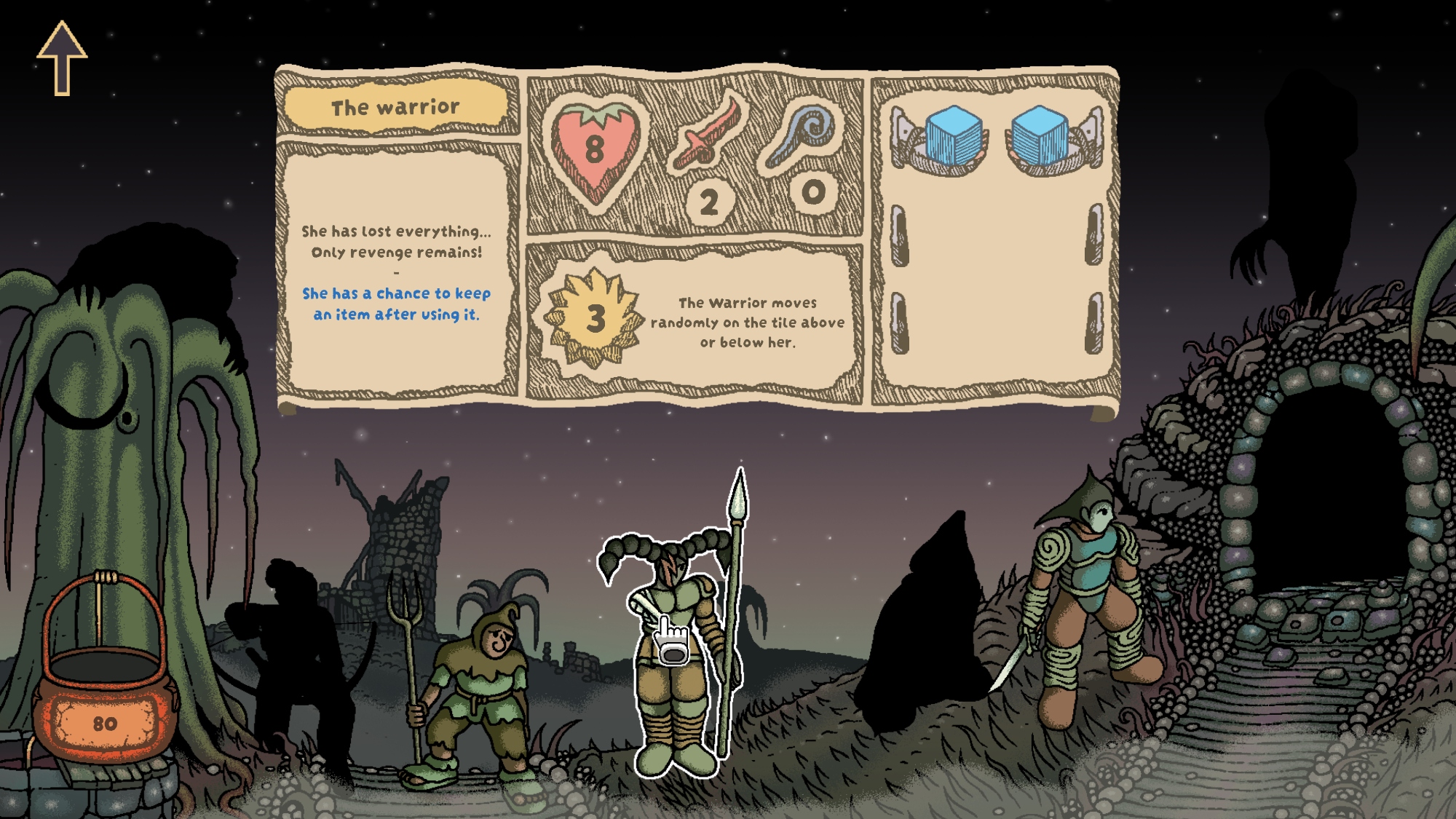Select the horned warrior with the spear

[x=673, y=655]
